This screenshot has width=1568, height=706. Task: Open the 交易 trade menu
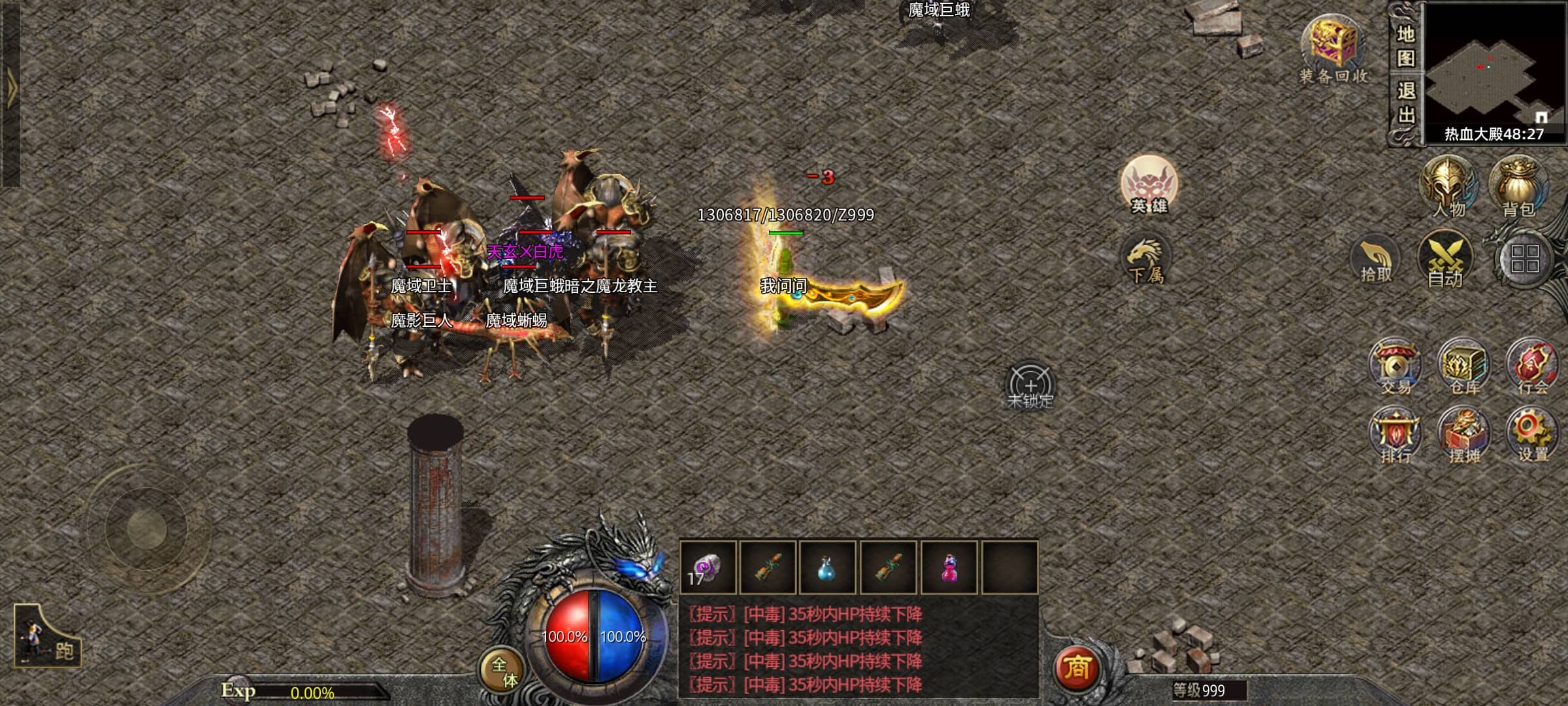(1396, 366)
